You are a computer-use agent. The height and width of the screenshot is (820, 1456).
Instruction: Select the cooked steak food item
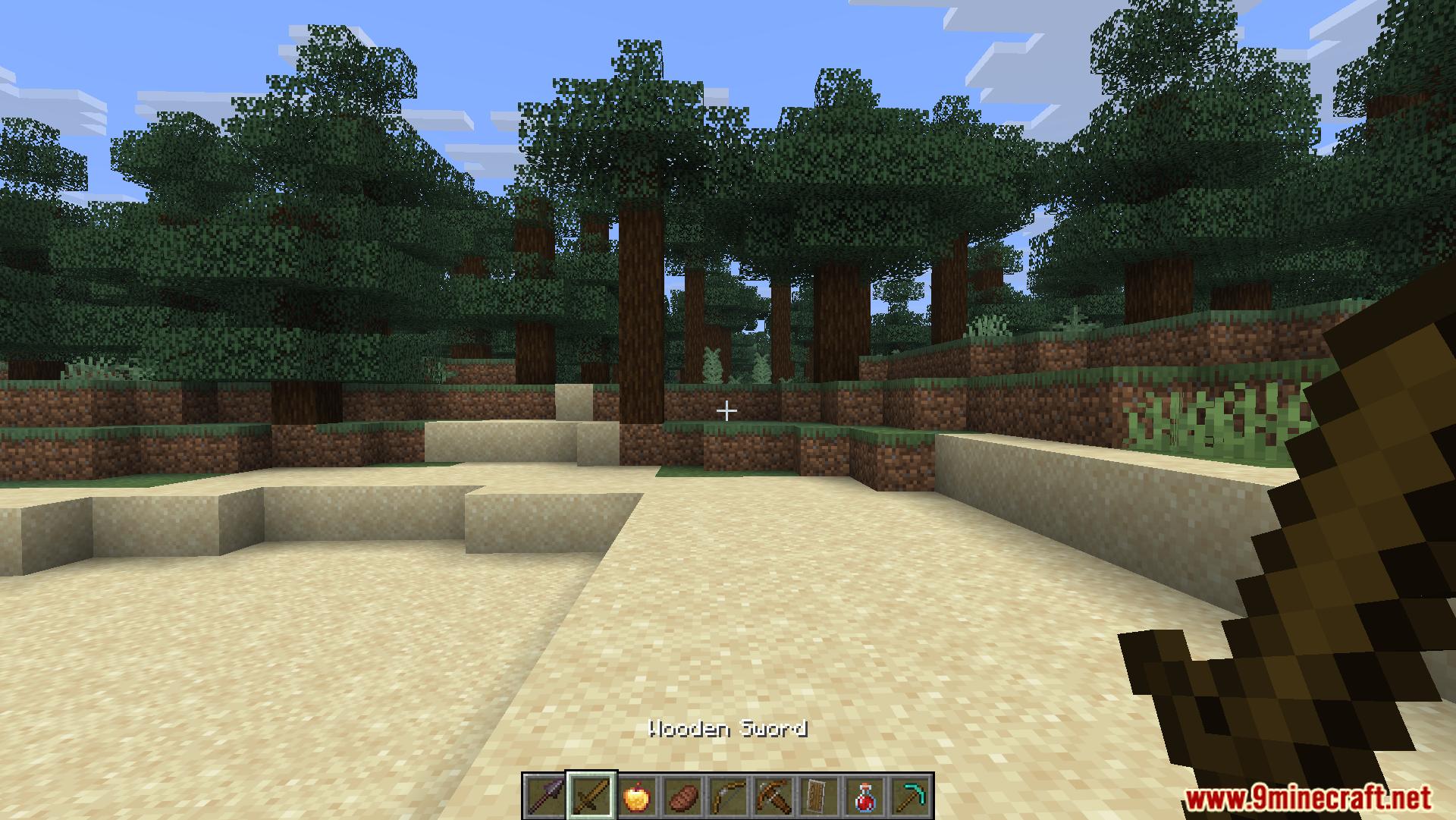[x=684, y=796]
